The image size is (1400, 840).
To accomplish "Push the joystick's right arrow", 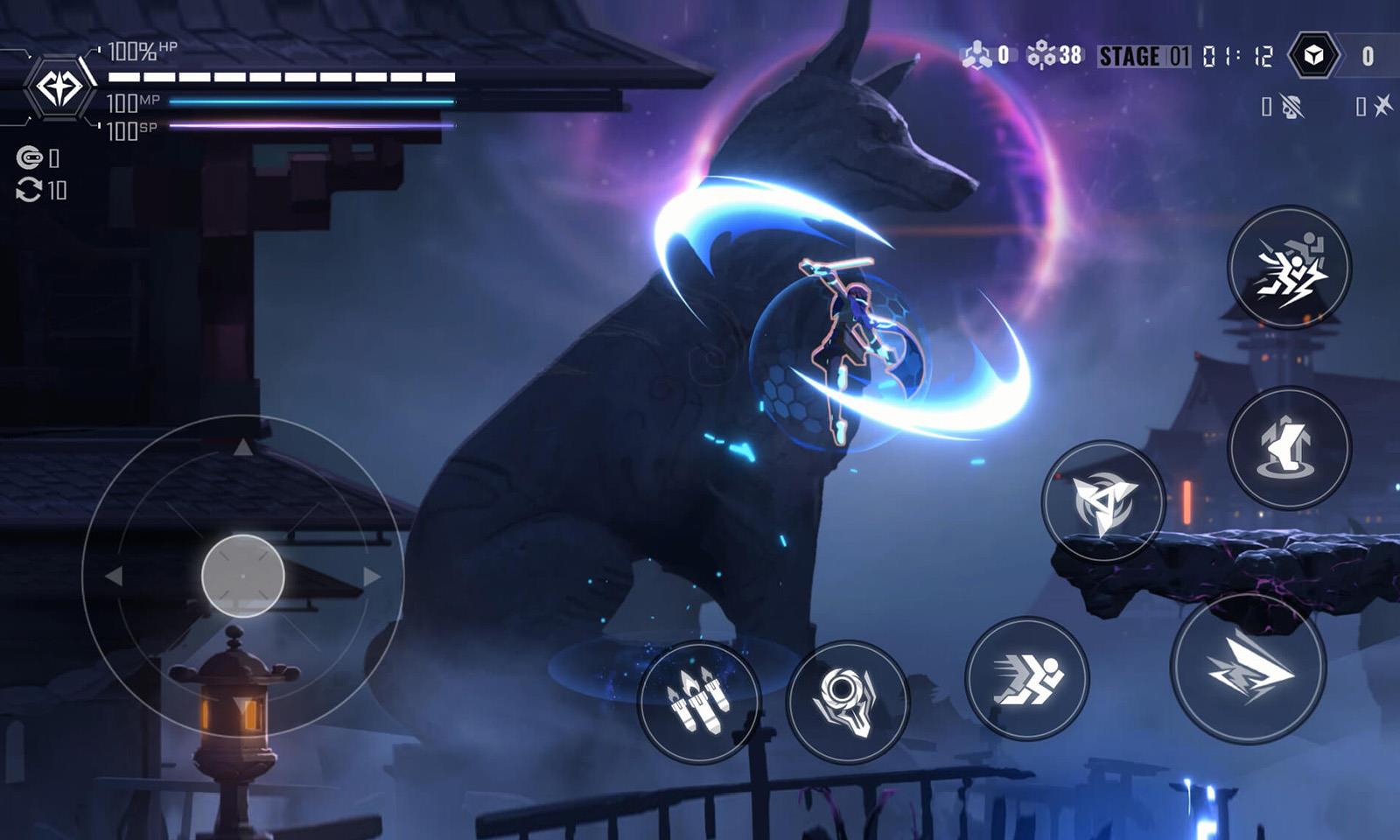I will [x=372, y=577].
